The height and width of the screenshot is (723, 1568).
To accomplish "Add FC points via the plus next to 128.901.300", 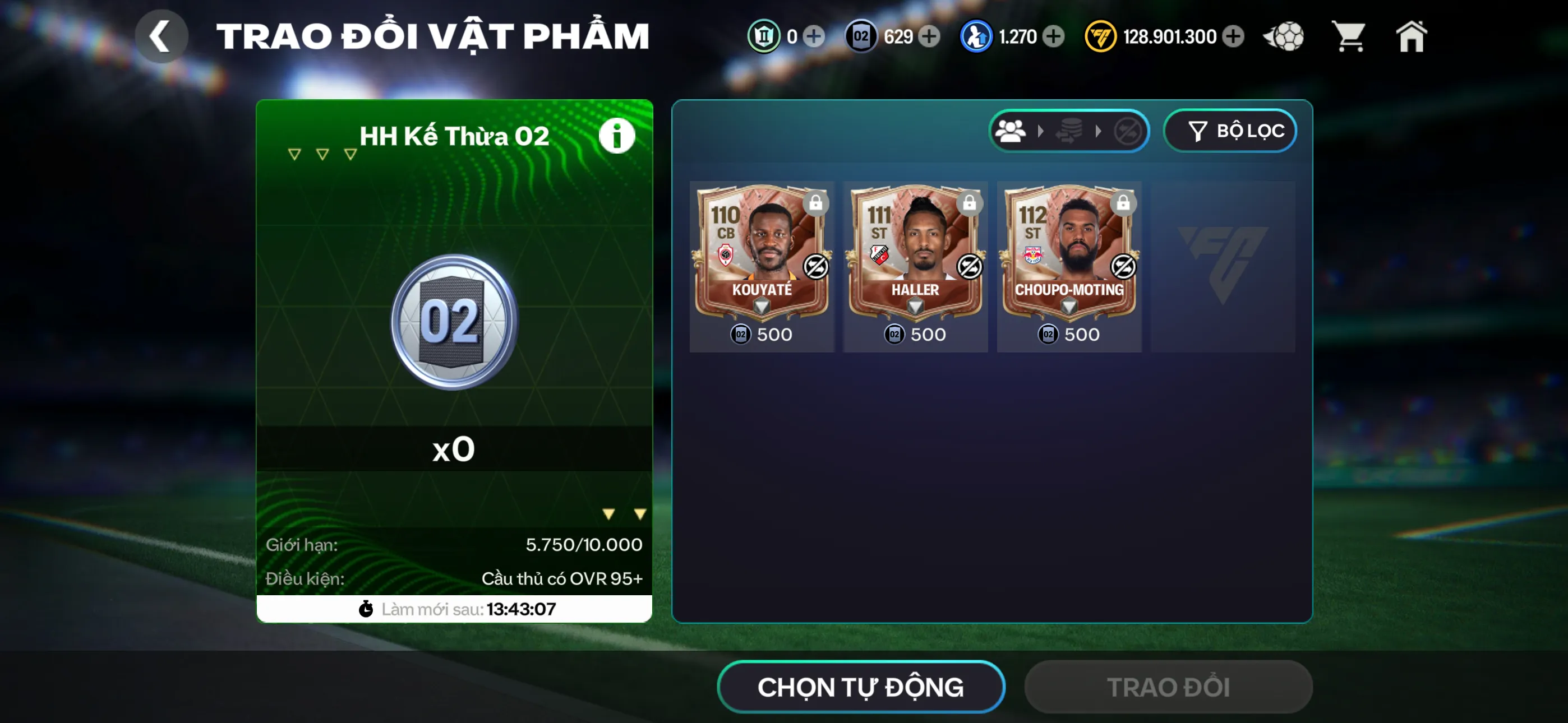I will (x=1233, y=36).
